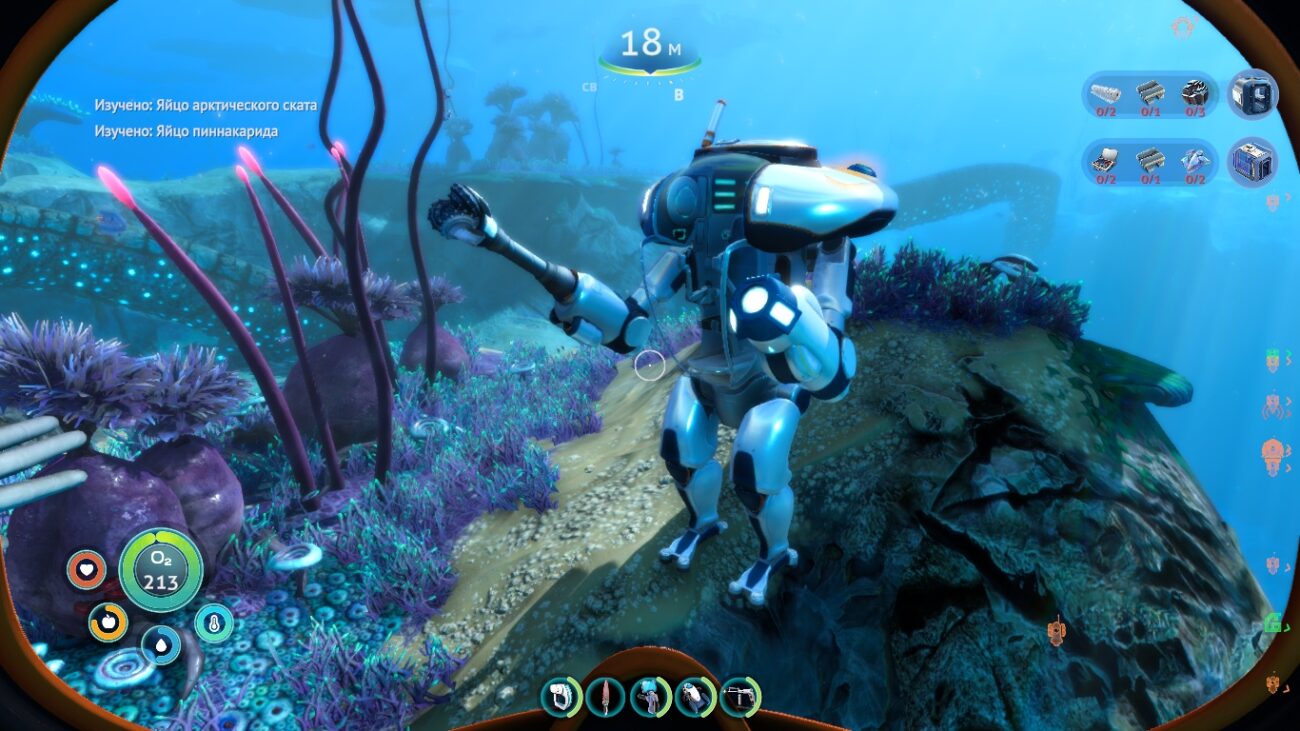
Task: Click the lead ingredient icon marked 0/3
Action: (x=1193, y=91)
